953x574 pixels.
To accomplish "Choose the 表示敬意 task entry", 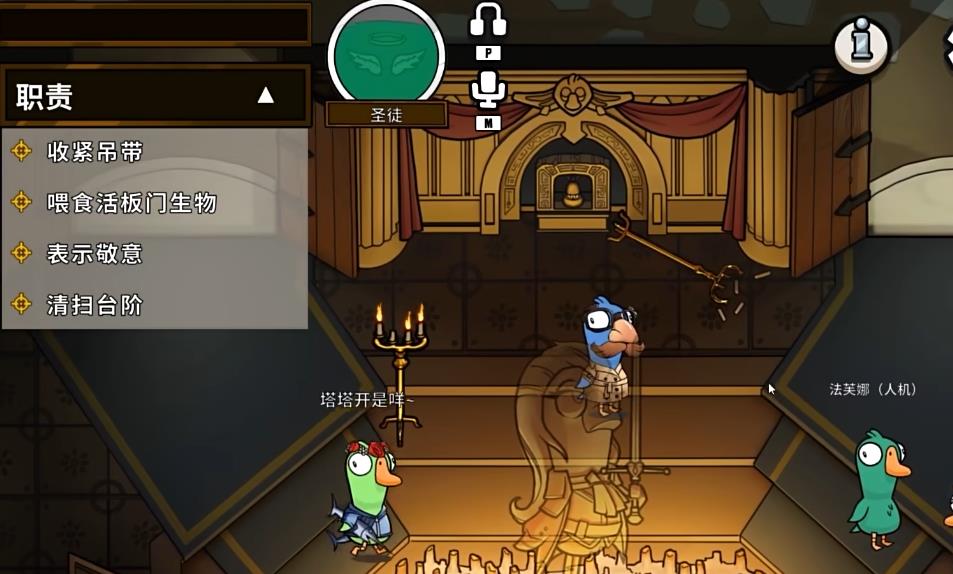I will (95, 254).
